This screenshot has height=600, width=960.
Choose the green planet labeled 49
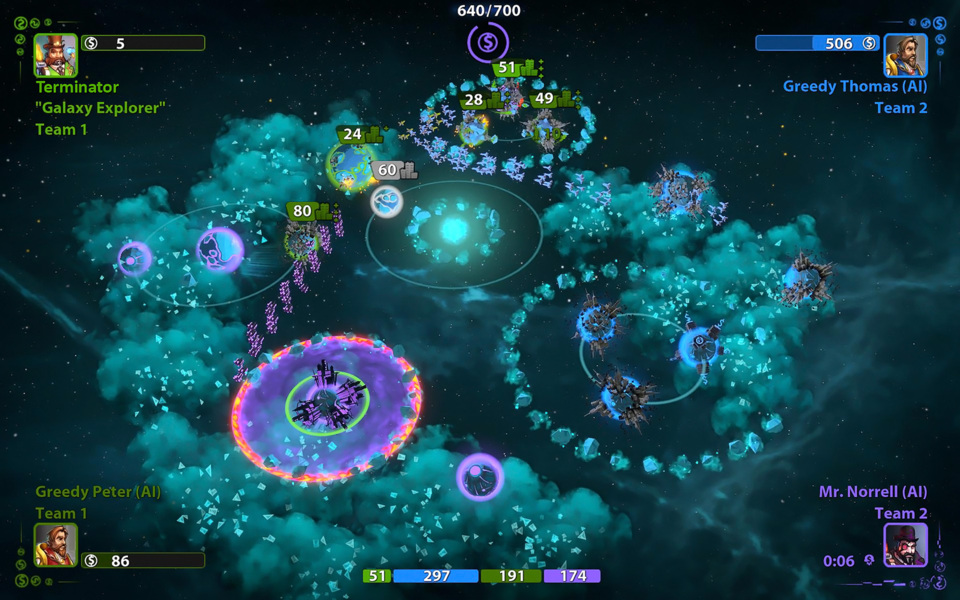(547, 128)
